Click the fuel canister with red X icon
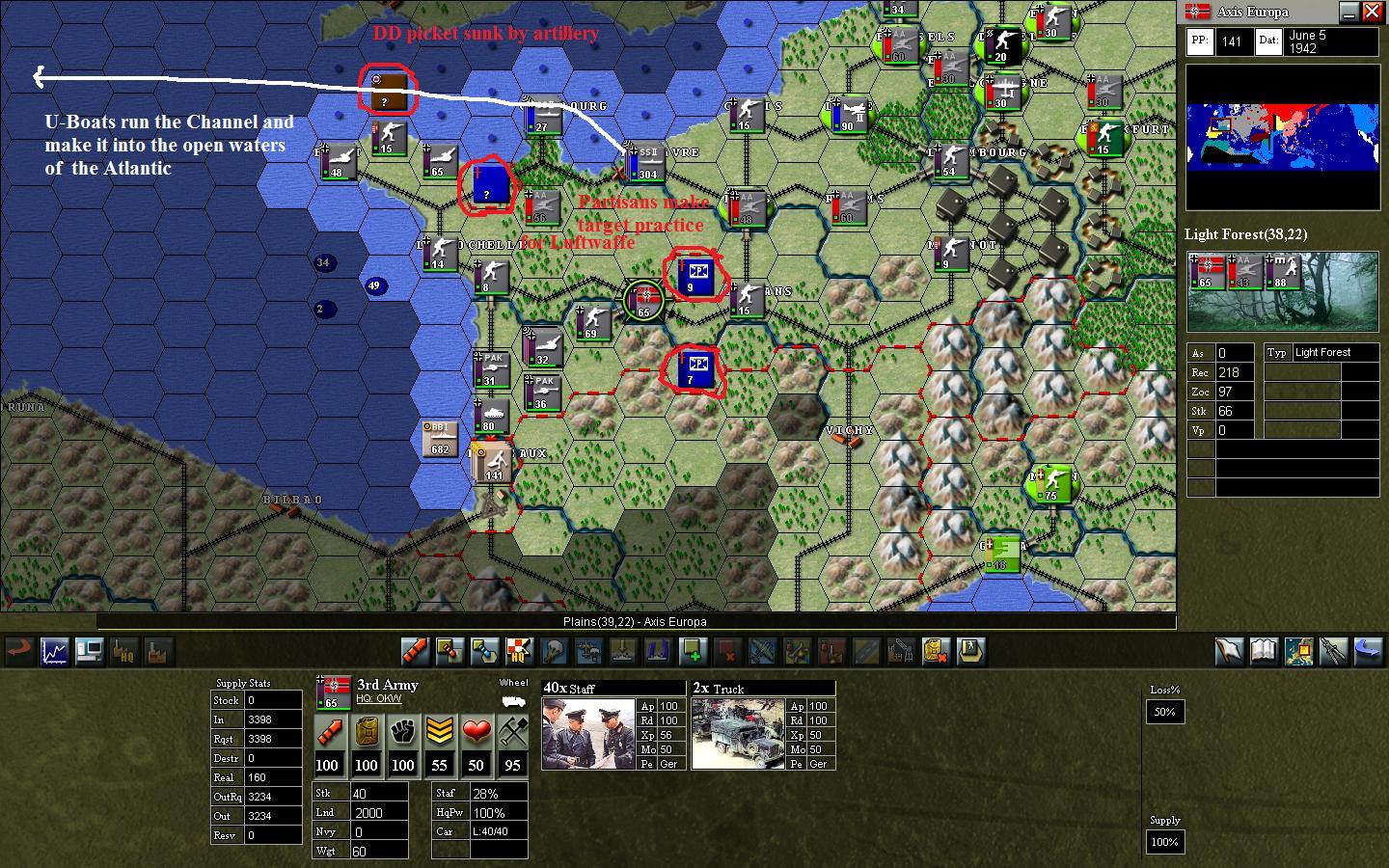Viewport: 1389px width, 868px height. point(935,652)
